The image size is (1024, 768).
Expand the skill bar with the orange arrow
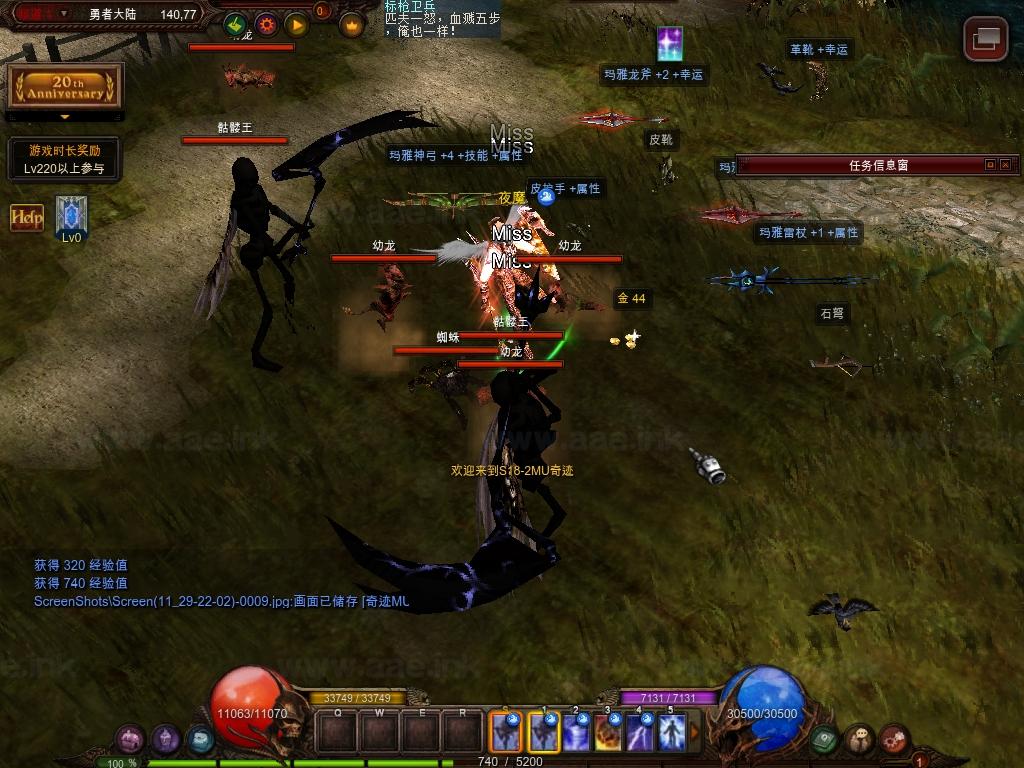click(x=695, y=733)
